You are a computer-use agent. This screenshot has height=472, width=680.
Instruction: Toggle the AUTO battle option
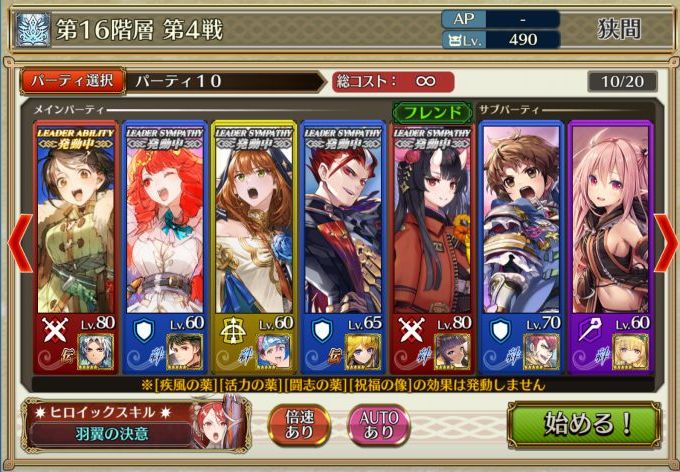(378, 424)
